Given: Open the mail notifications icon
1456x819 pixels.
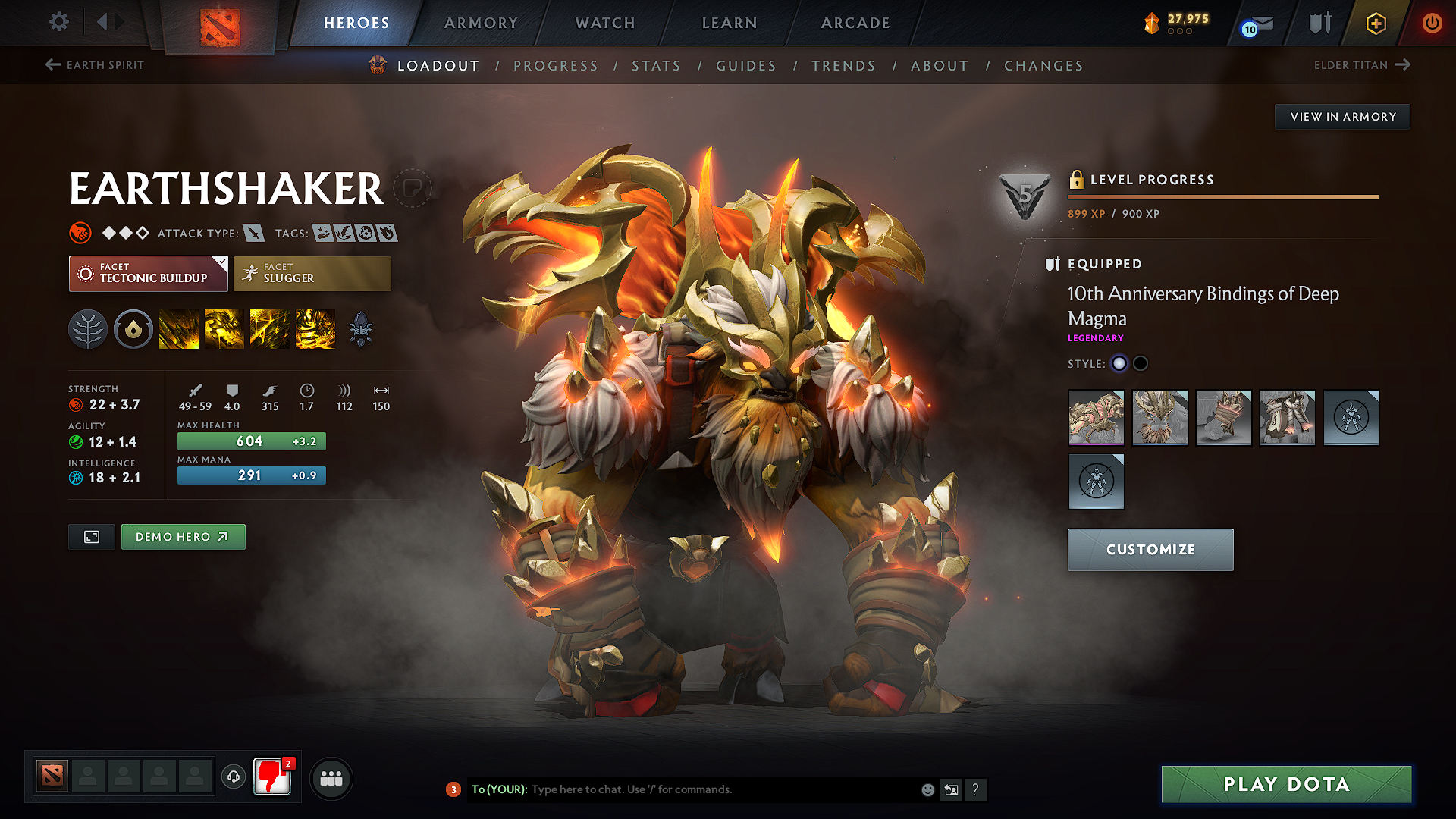Looking at the screenshot, I should click(1259, 23).
